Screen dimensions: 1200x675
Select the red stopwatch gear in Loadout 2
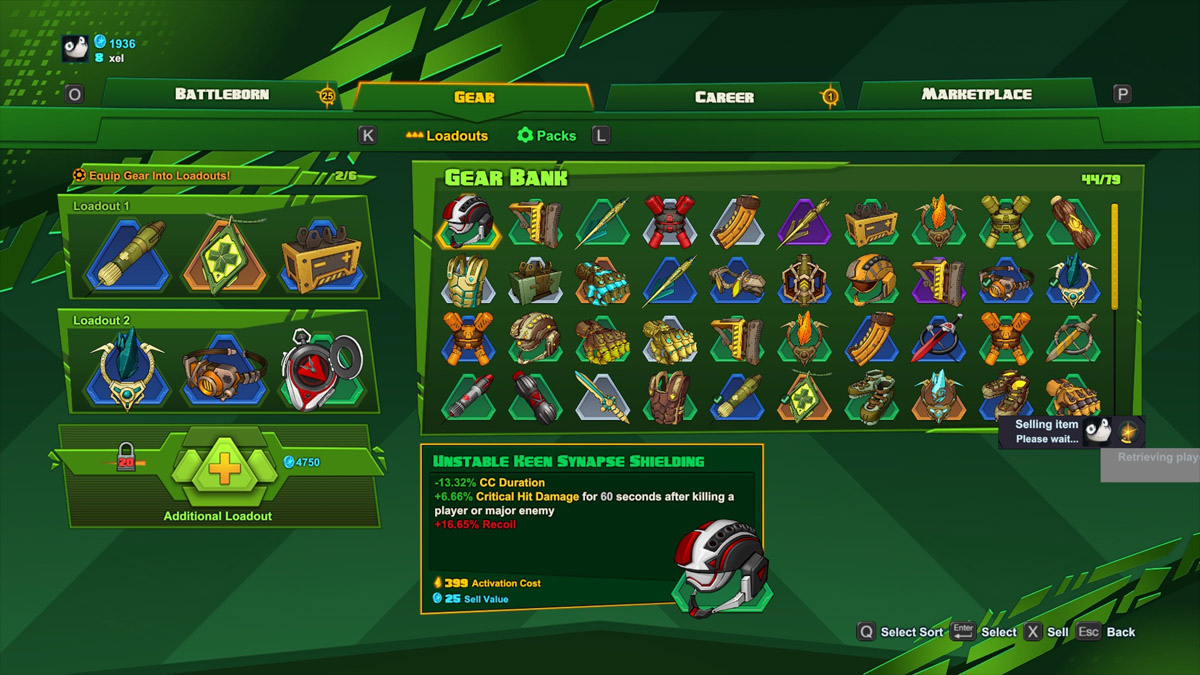tap(318, 370)
